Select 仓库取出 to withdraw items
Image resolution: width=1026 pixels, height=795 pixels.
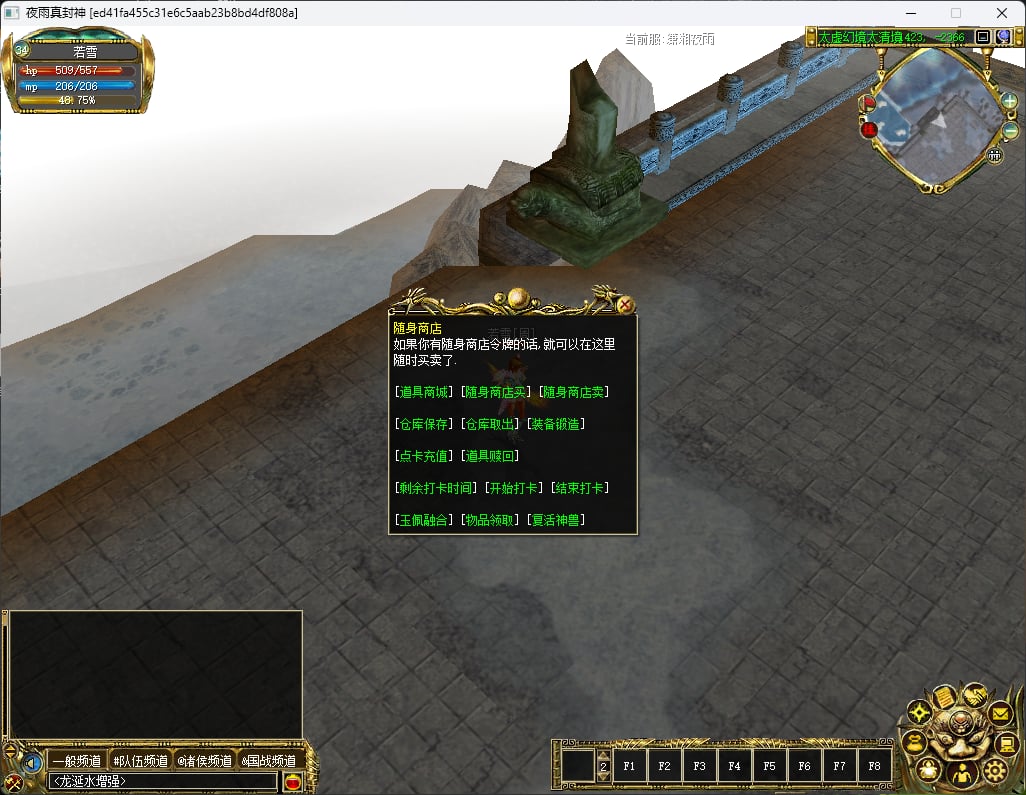[x=490, y=424]
